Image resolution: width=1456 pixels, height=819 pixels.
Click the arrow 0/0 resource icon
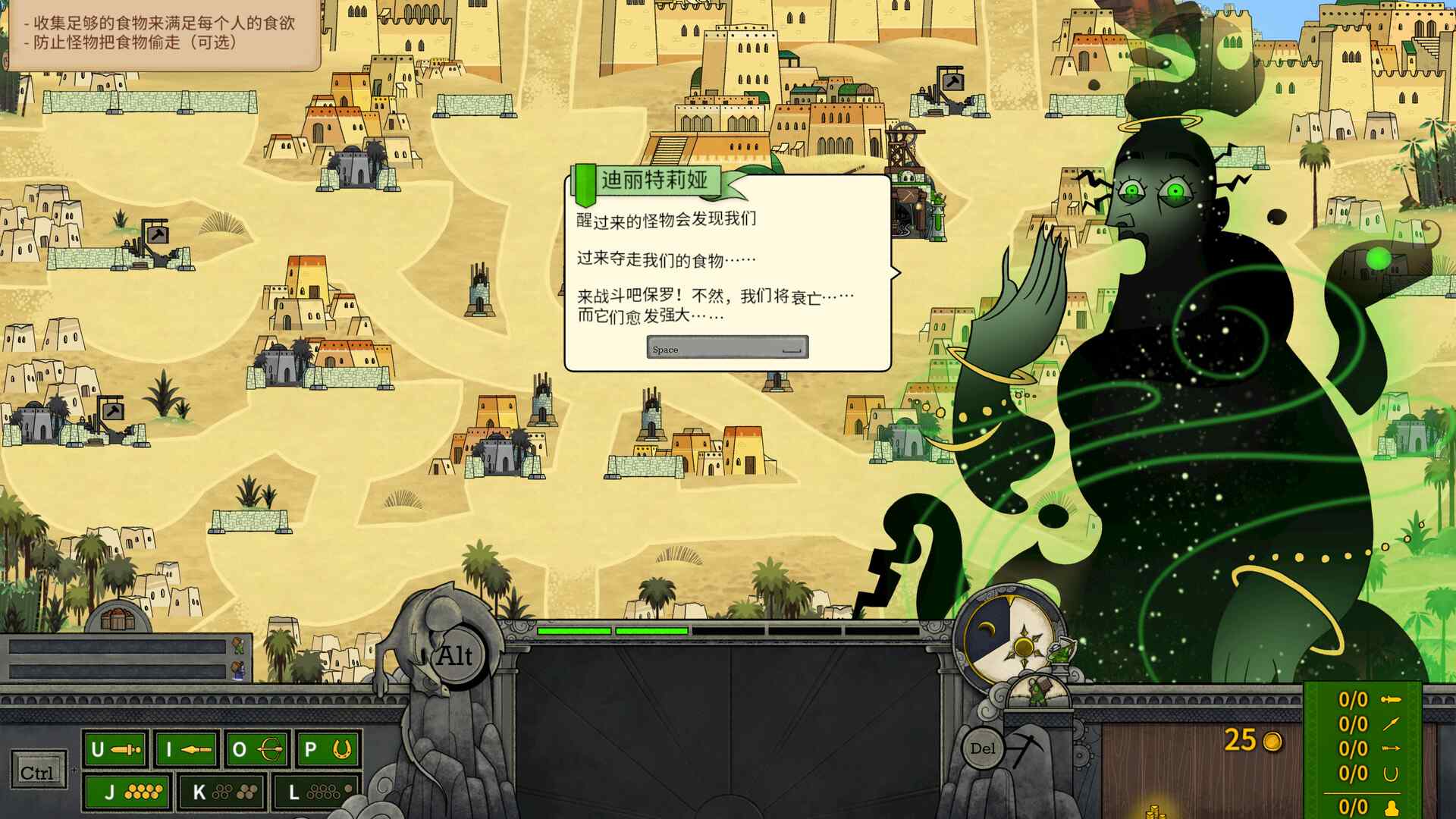(1392, 748)
